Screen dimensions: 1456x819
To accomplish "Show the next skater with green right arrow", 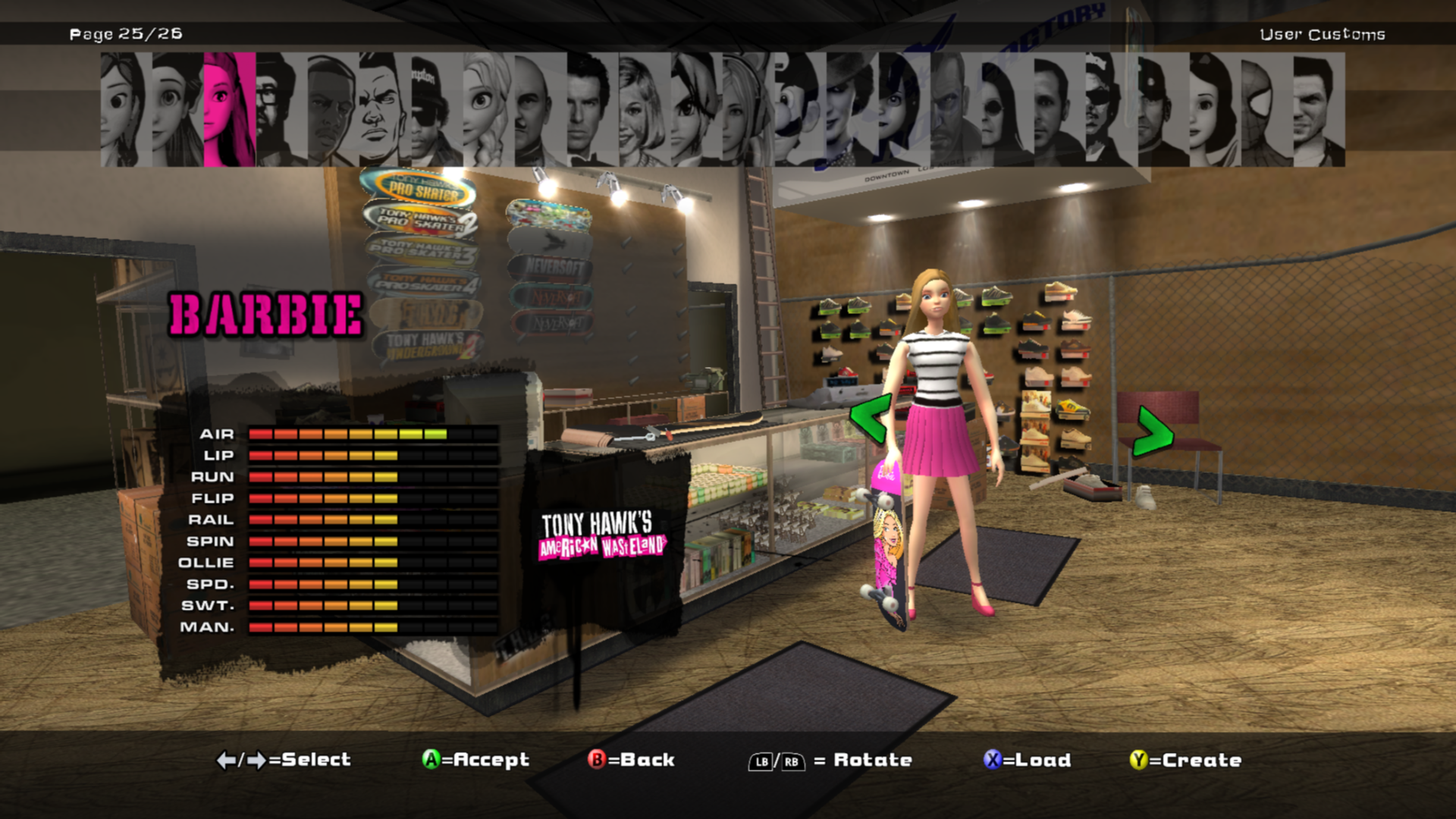I will [x=1153, y=431].
